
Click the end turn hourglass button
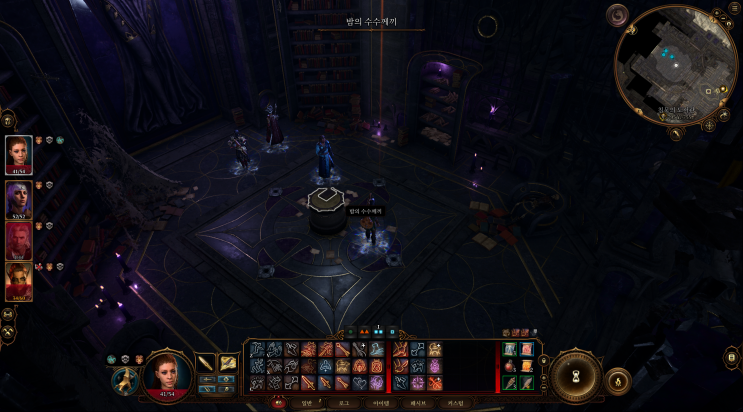point(575,376)
